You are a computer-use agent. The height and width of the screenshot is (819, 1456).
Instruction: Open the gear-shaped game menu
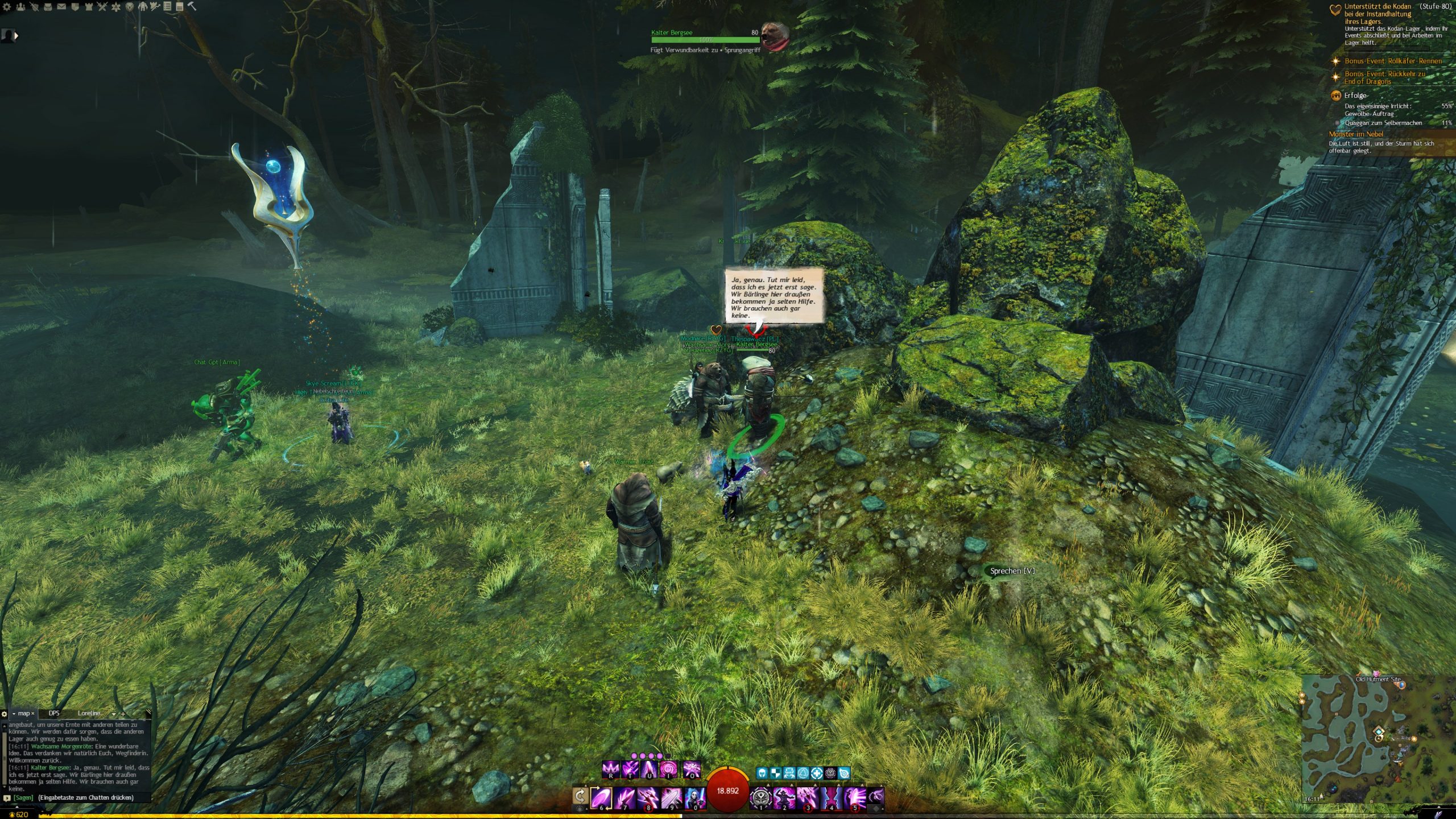(7, 7)
